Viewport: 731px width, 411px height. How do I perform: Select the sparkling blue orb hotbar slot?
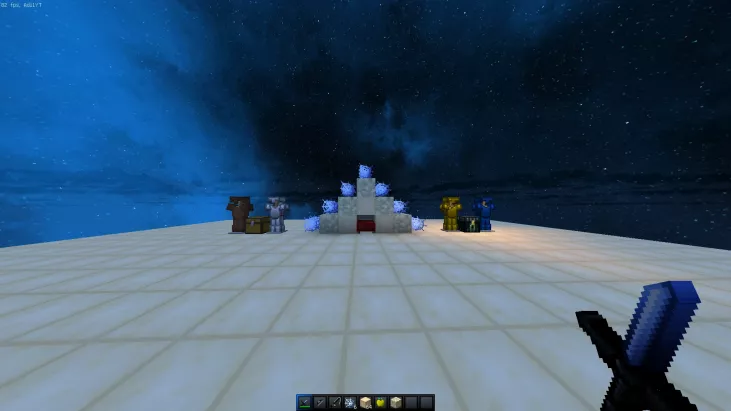pyautogui.click(x=350, y=402)
